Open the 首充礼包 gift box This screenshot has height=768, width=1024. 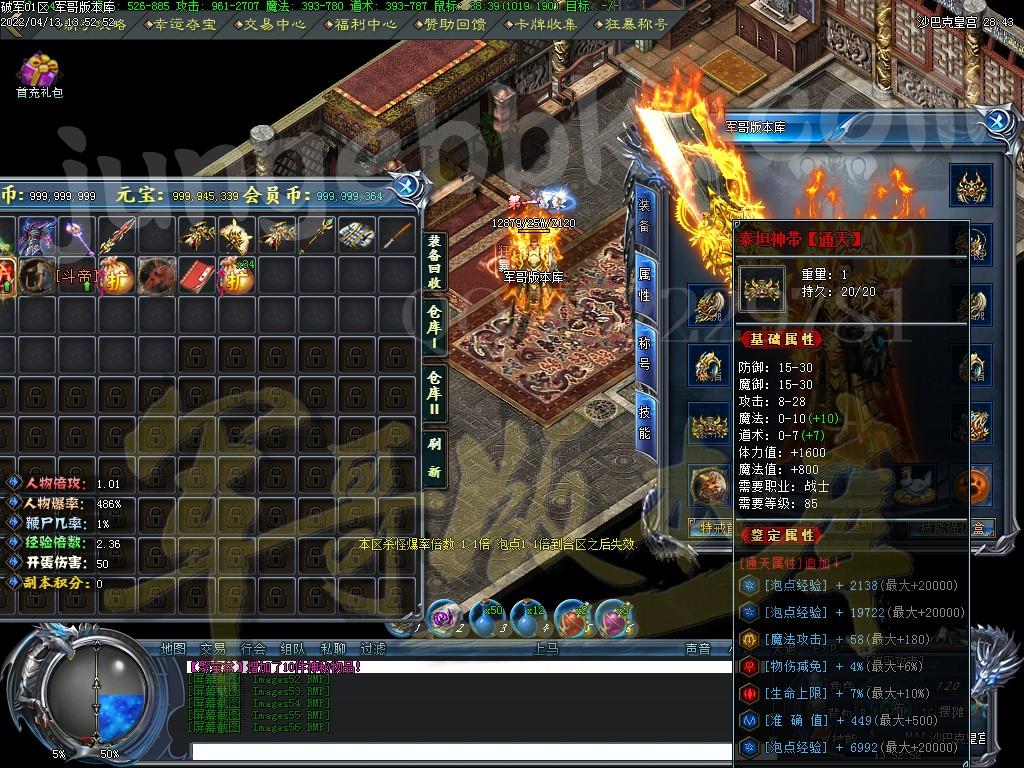click(x=39, y=73)
